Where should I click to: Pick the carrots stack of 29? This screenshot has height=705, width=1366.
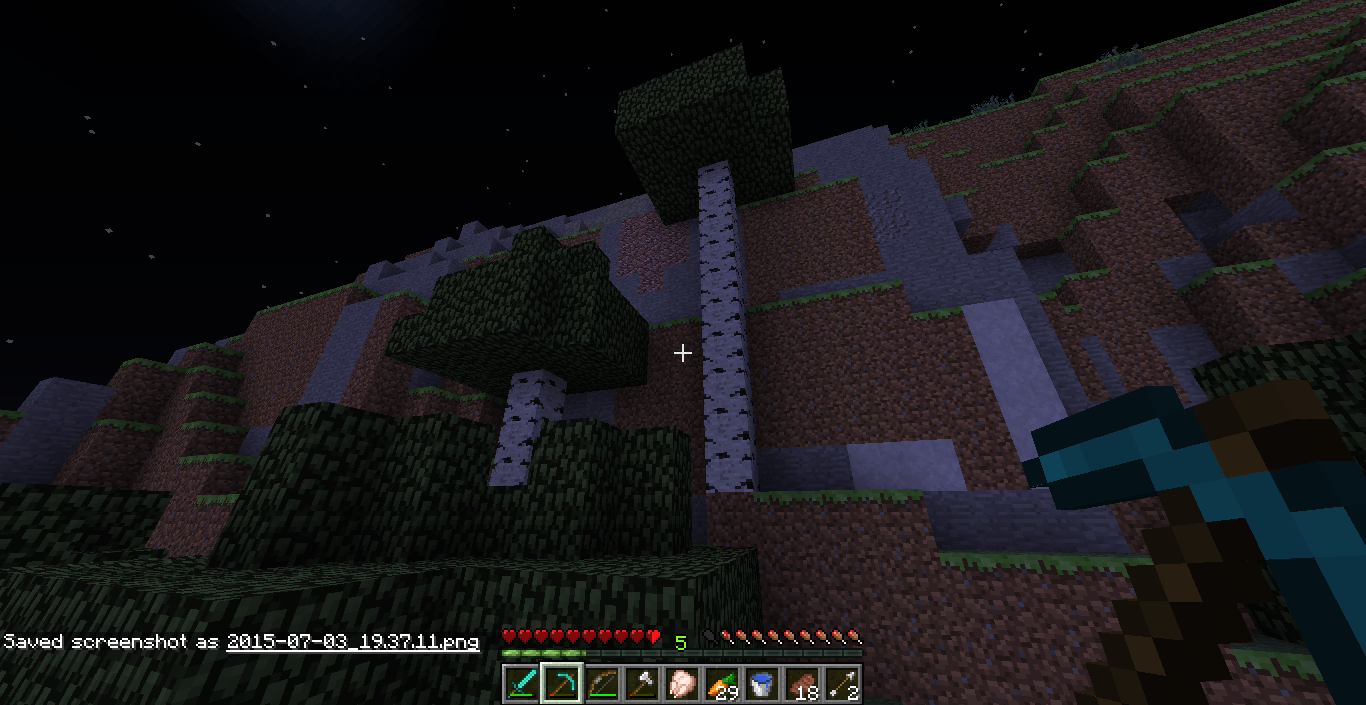(x=721, y=684)
